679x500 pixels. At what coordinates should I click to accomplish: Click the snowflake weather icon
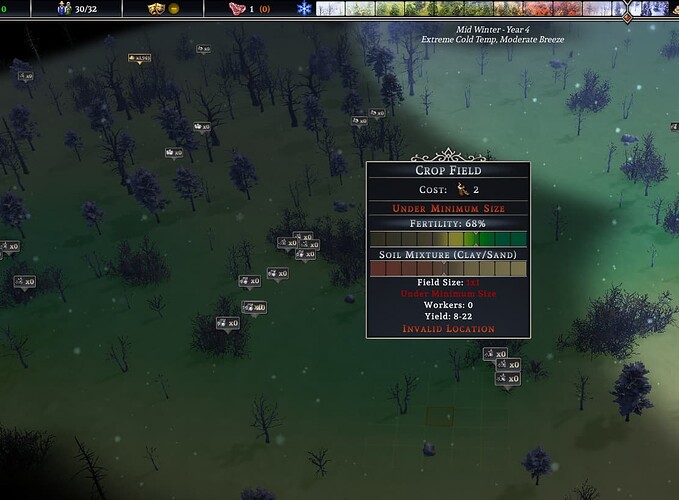[305, 9]
